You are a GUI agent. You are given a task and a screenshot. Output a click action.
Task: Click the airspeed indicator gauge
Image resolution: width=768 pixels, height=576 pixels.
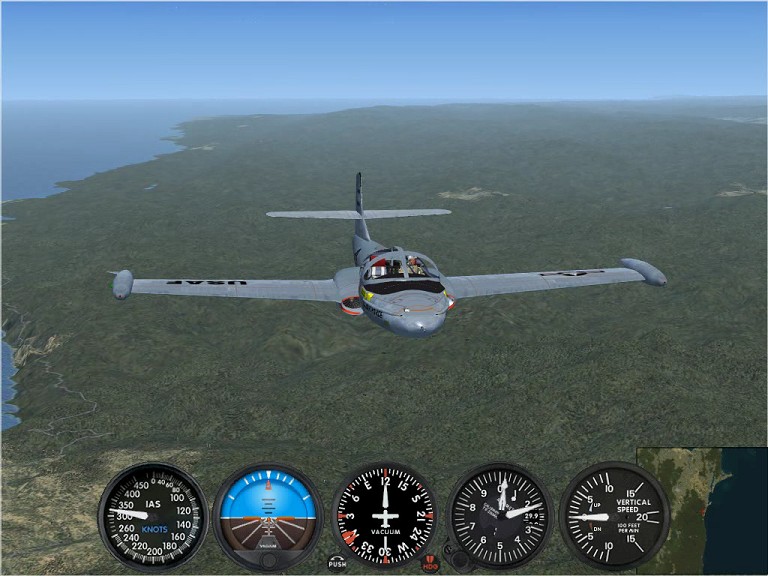tap(153, 516)
